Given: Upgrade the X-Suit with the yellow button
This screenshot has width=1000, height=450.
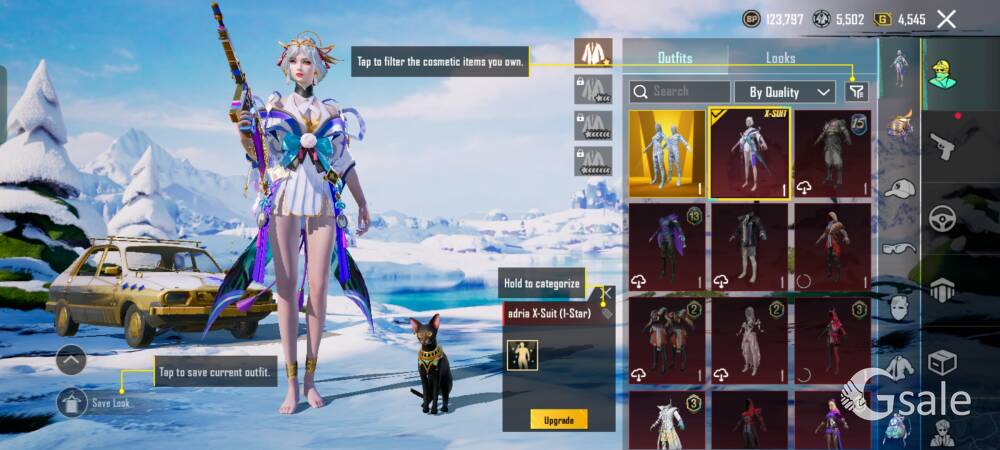Looking at the screenshot, I should [x=559, y=418].
